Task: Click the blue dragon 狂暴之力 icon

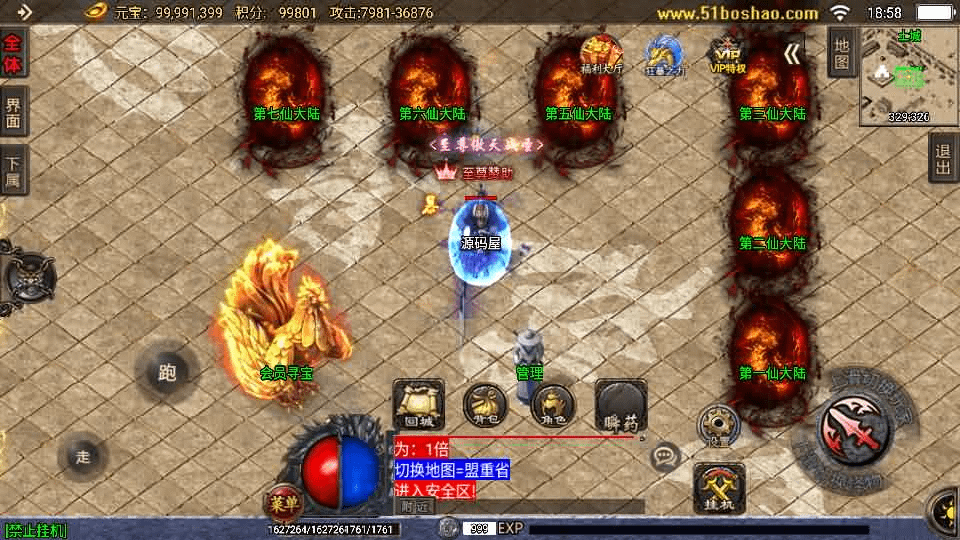Action: coord(664,55)
